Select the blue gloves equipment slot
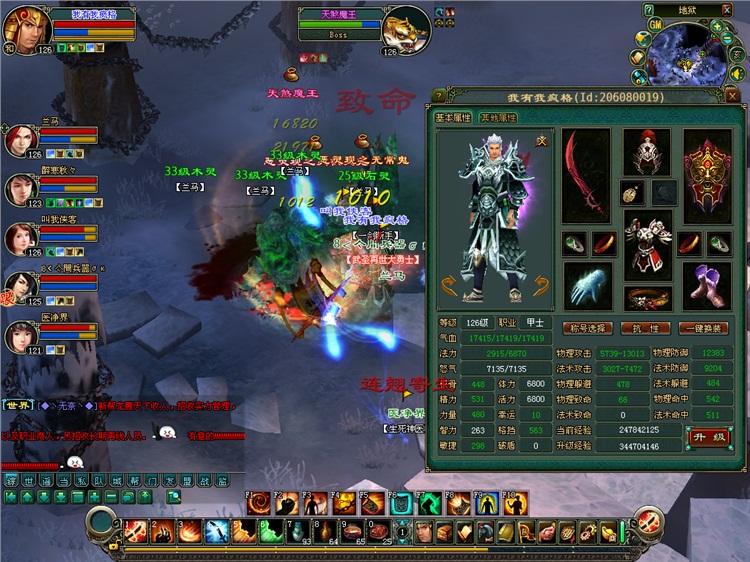This screenshot has height=562, width=750. click(585, 286)
